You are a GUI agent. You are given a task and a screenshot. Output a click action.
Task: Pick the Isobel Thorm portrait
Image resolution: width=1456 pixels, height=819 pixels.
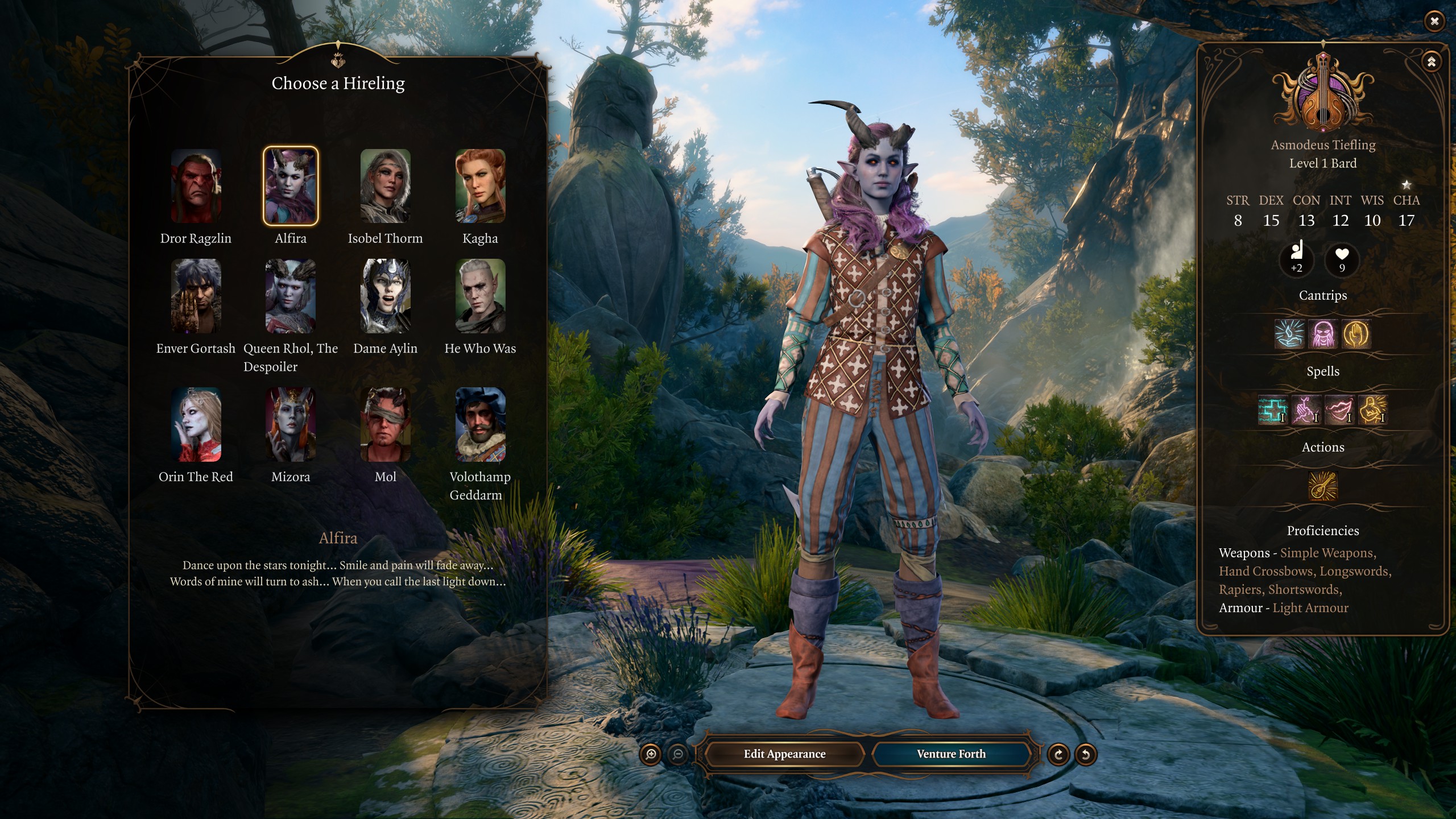point(385,186)
